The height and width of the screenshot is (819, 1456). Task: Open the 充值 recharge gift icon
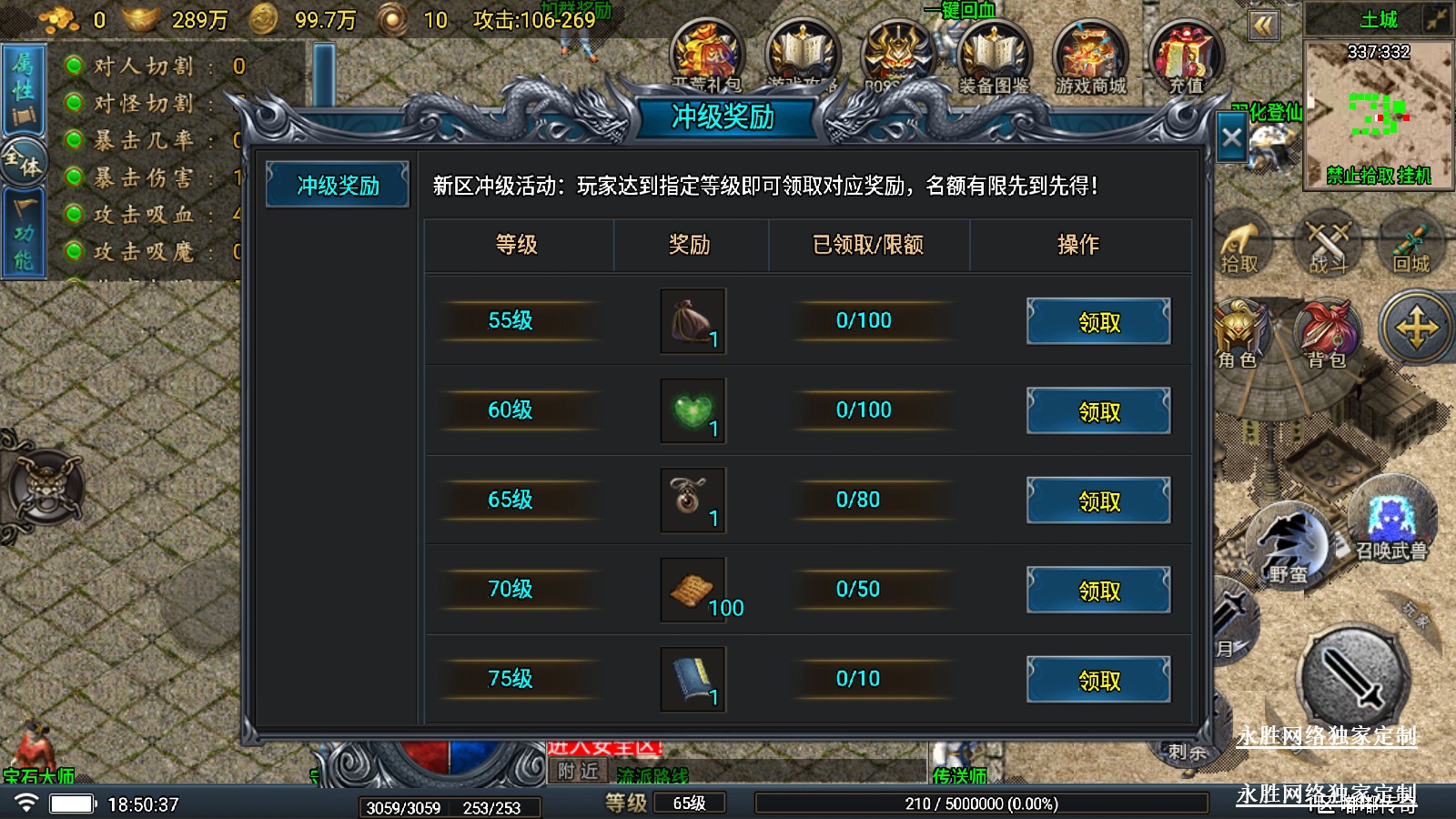[1186, 56]
